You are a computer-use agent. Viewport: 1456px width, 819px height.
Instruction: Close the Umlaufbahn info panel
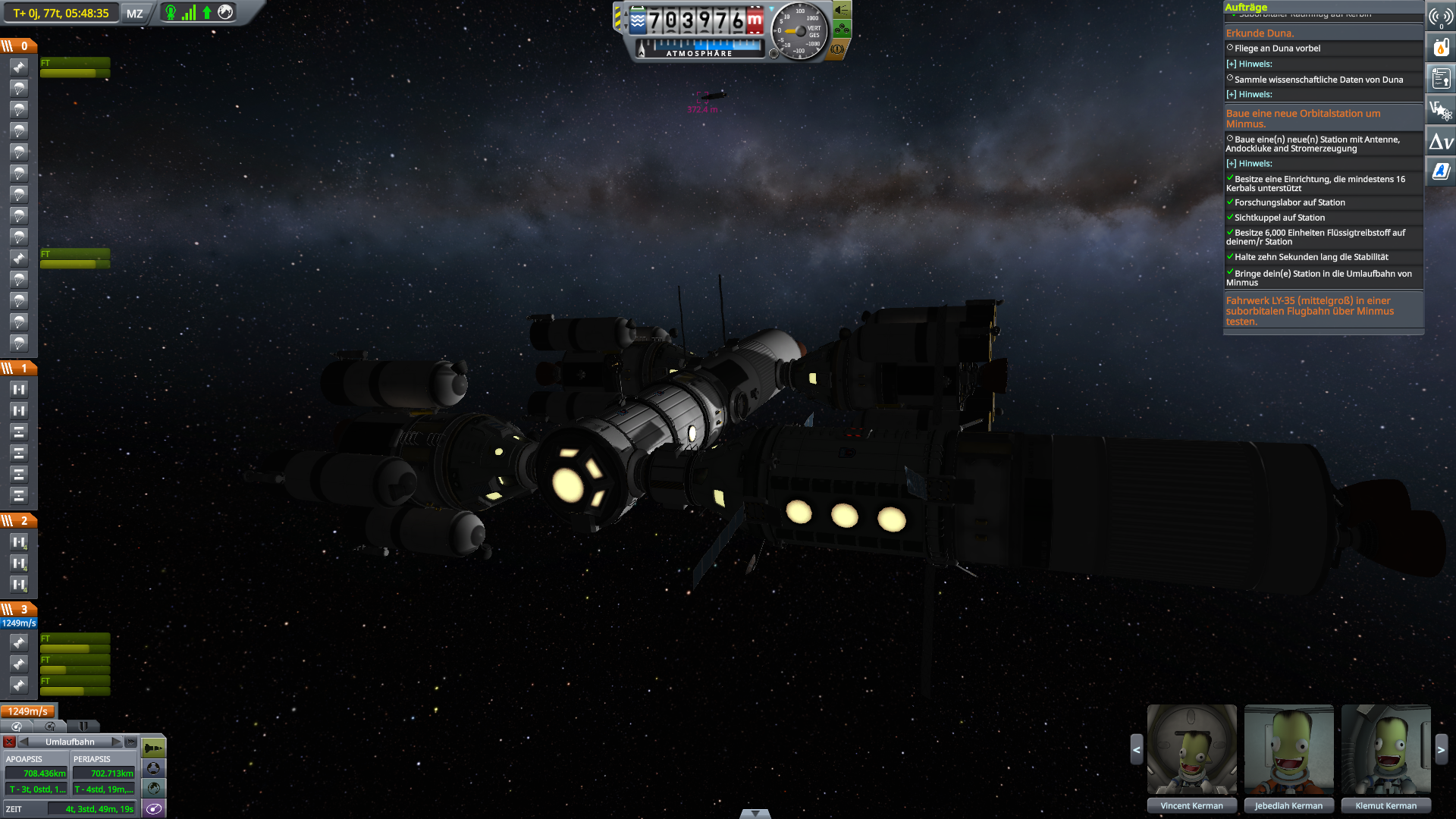[9, 742]
